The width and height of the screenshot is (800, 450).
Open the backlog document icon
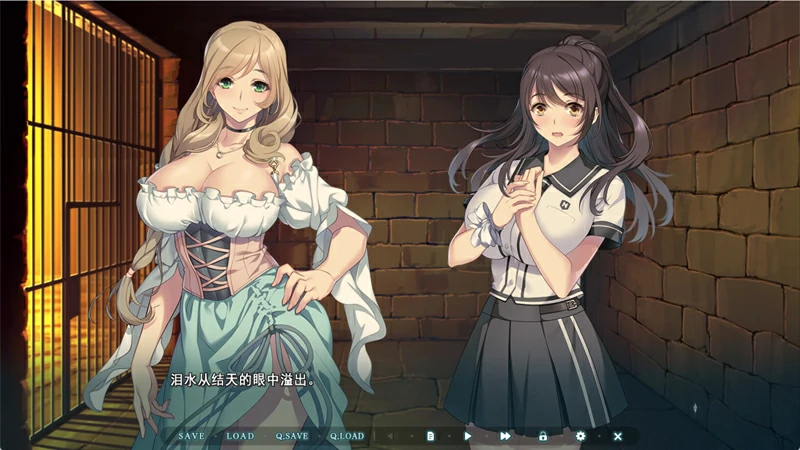click(x=430, y=436)
